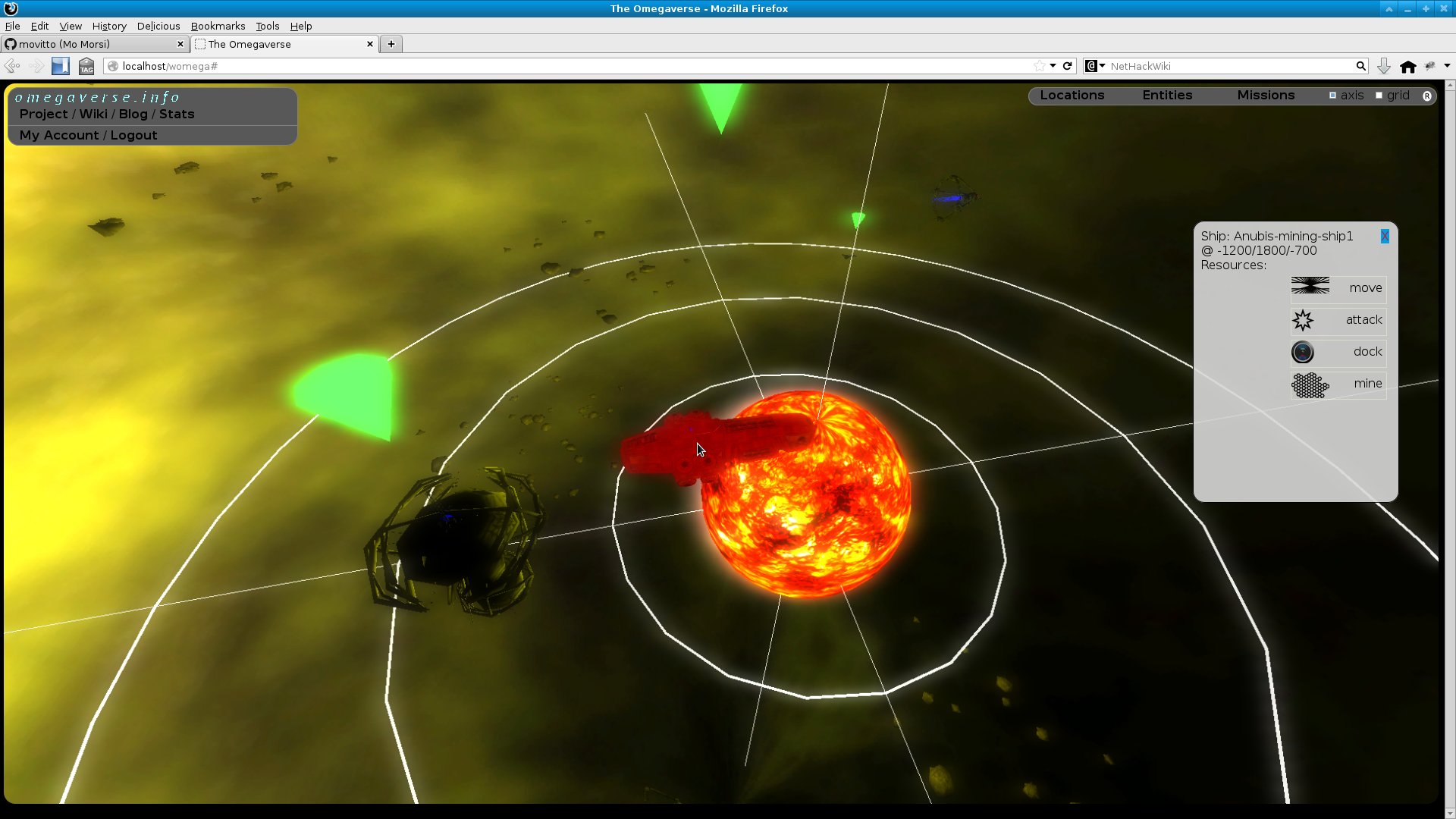The image size is (1456, 819).
Task: Click the attack star icon in ship panel
Action: 1304,319
